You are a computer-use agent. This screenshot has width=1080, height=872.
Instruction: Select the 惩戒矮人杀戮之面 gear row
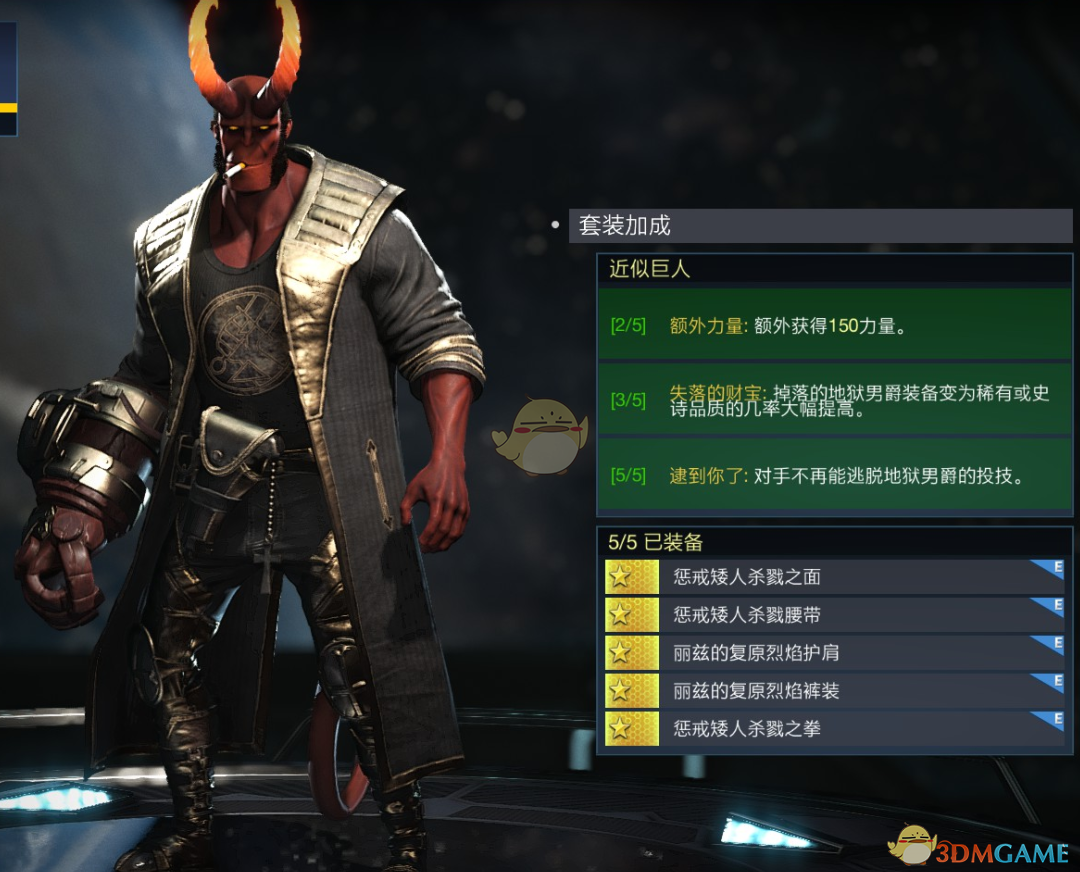pyautogui.click(x=834, y=576)
